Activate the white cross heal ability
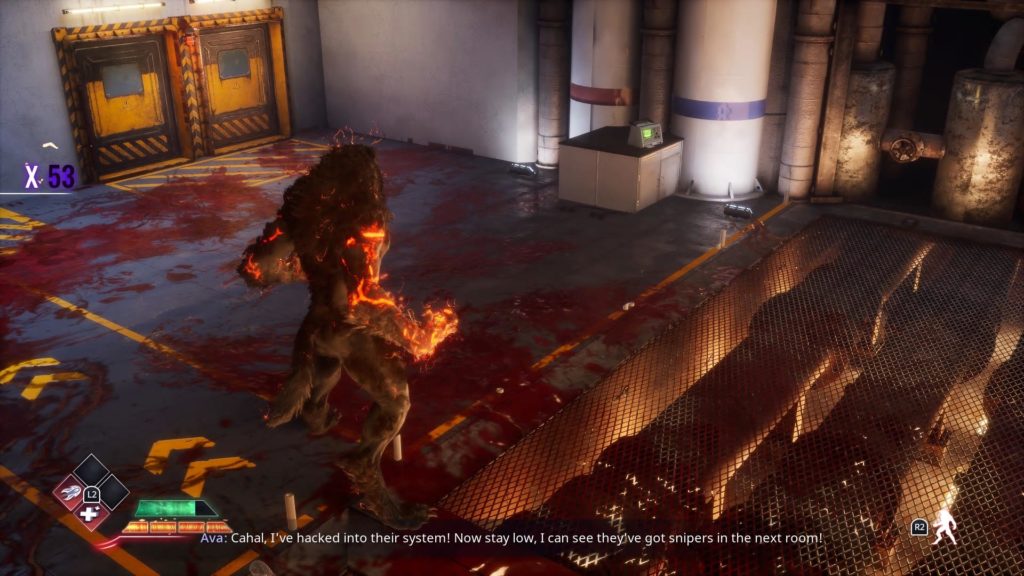The image size is (1024, 576). (x=90, y=514)
